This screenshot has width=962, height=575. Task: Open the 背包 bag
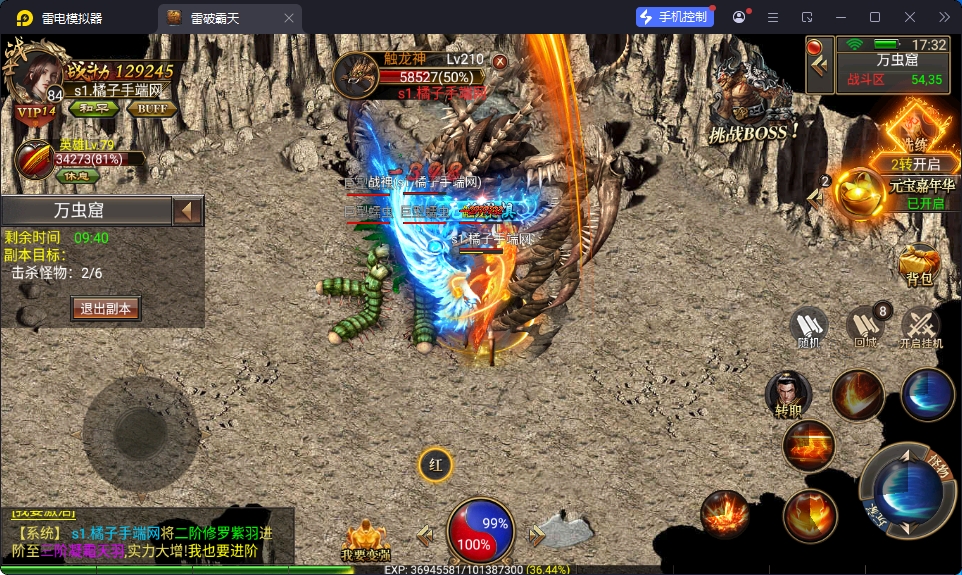click(x=918, y=265)
